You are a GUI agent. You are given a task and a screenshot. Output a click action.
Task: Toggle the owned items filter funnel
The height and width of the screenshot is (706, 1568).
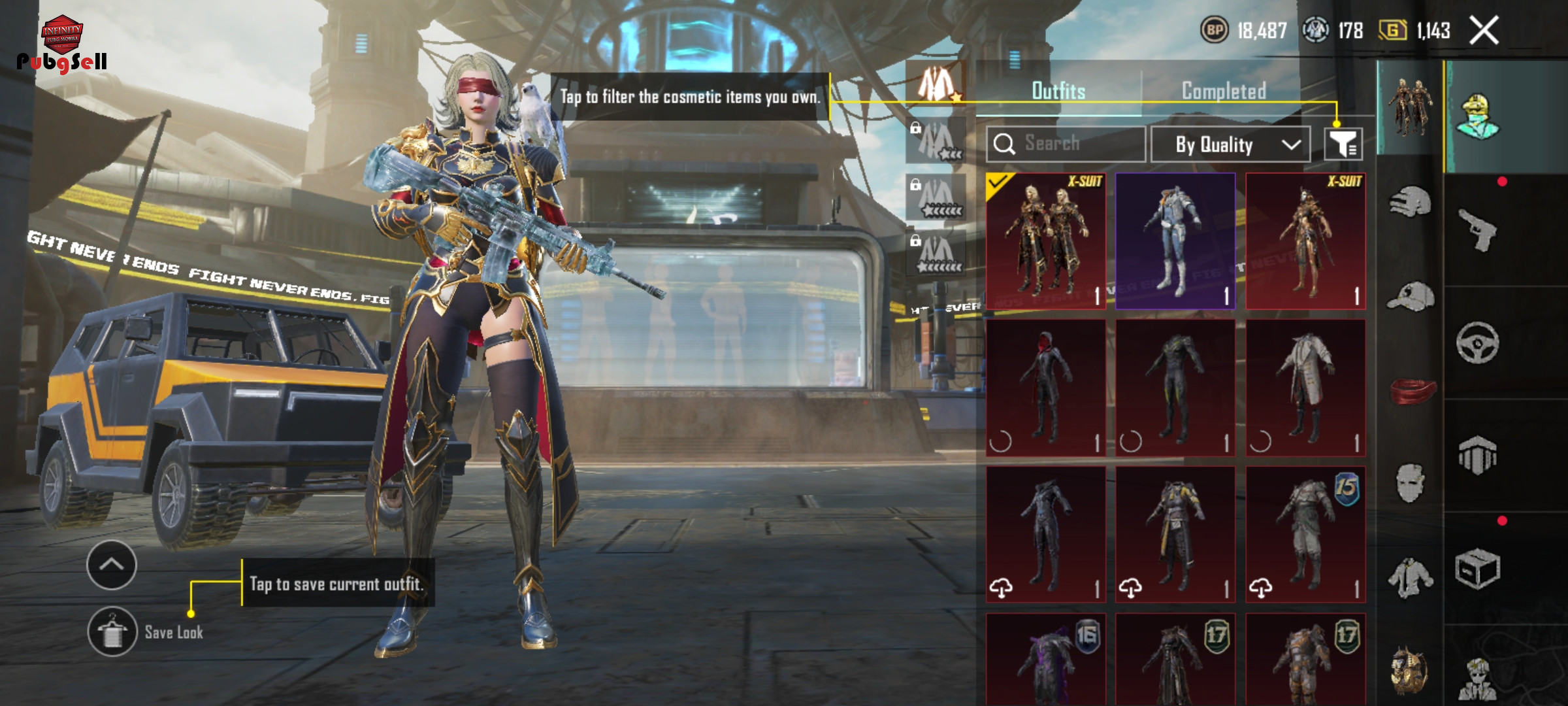[1343, 144]
